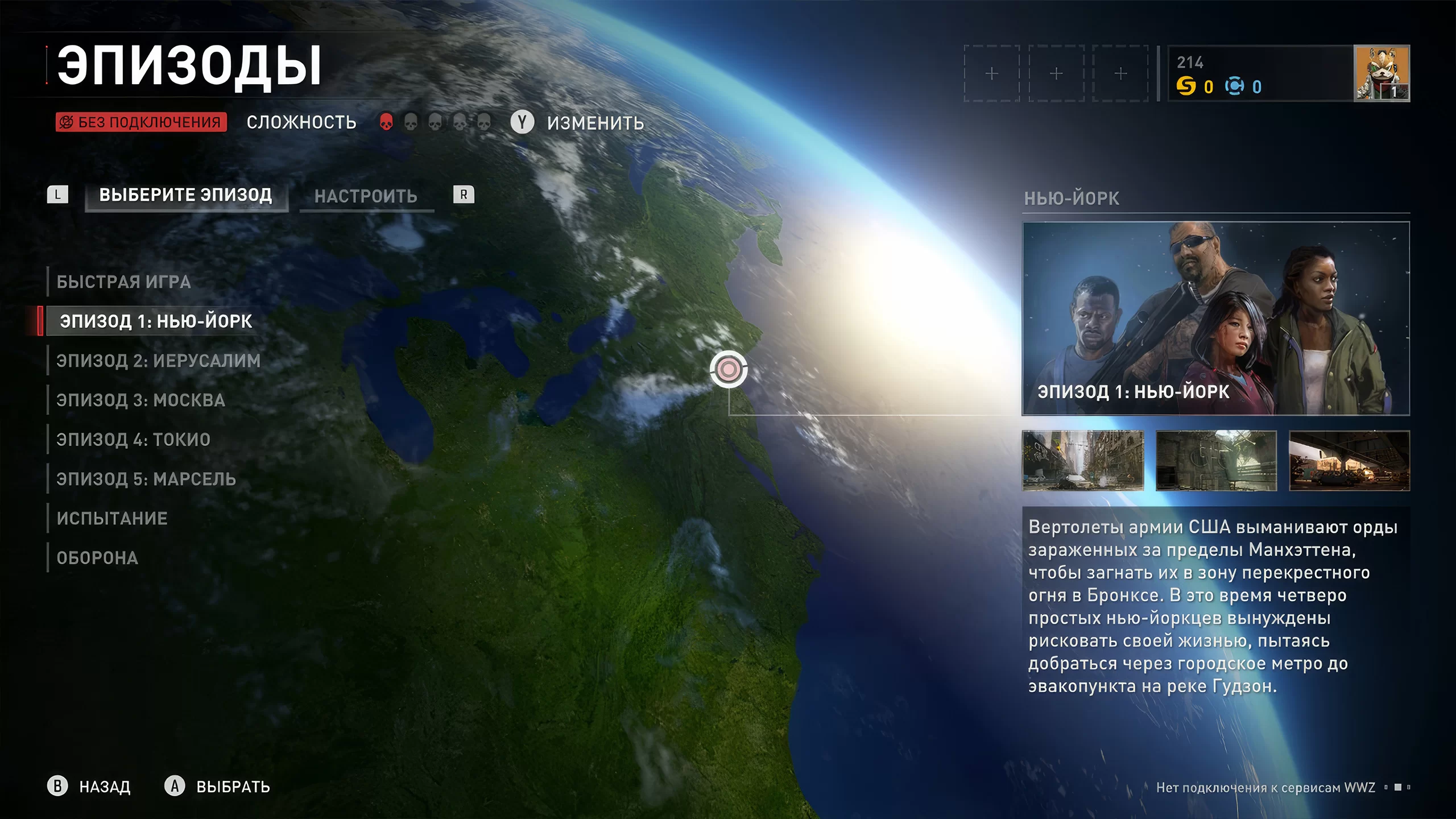Open the Challenge (Испытание) mode
Viewport: 1456px width, 819px height.
pos(112,519)
